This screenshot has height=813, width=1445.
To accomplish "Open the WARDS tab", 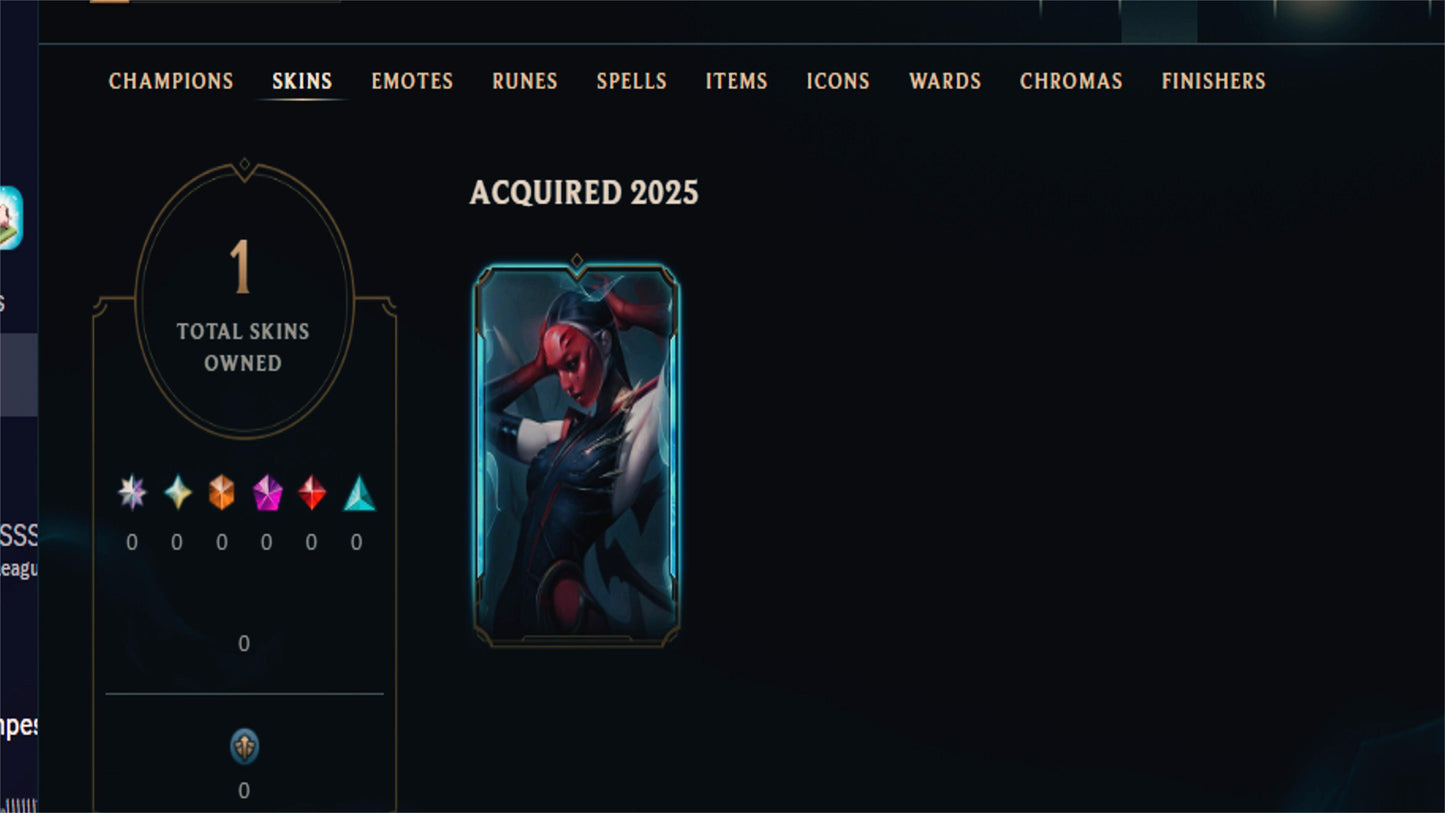I will [x=944, y=81].
